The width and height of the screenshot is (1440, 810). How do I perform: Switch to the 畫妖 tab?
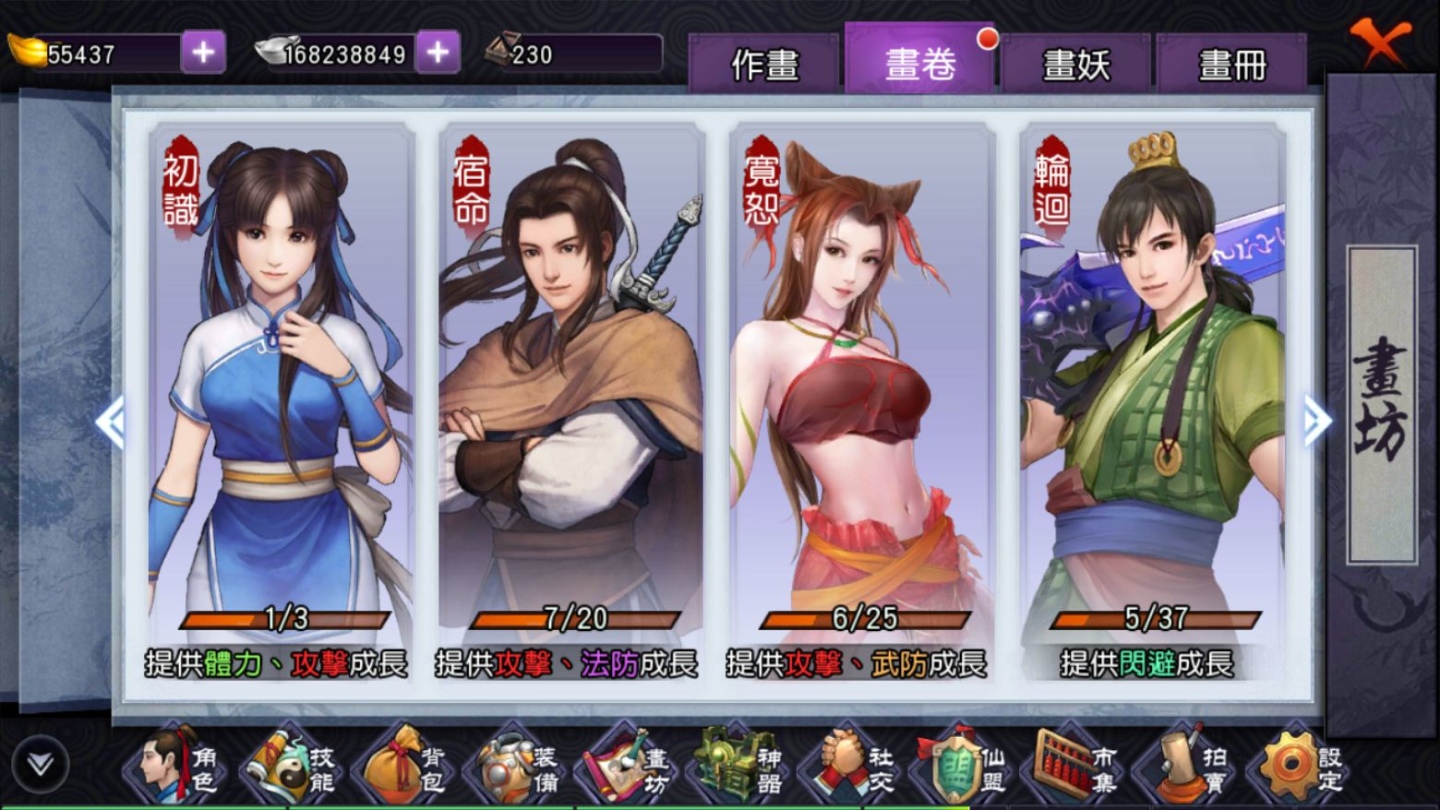pos(1076,62)
